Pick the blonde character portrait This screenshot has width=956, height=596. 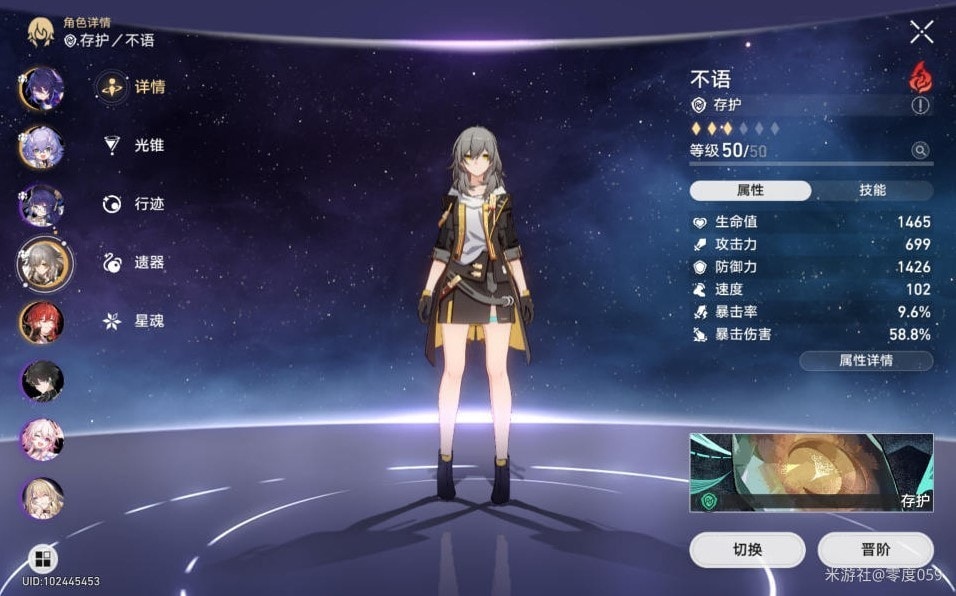42,498
